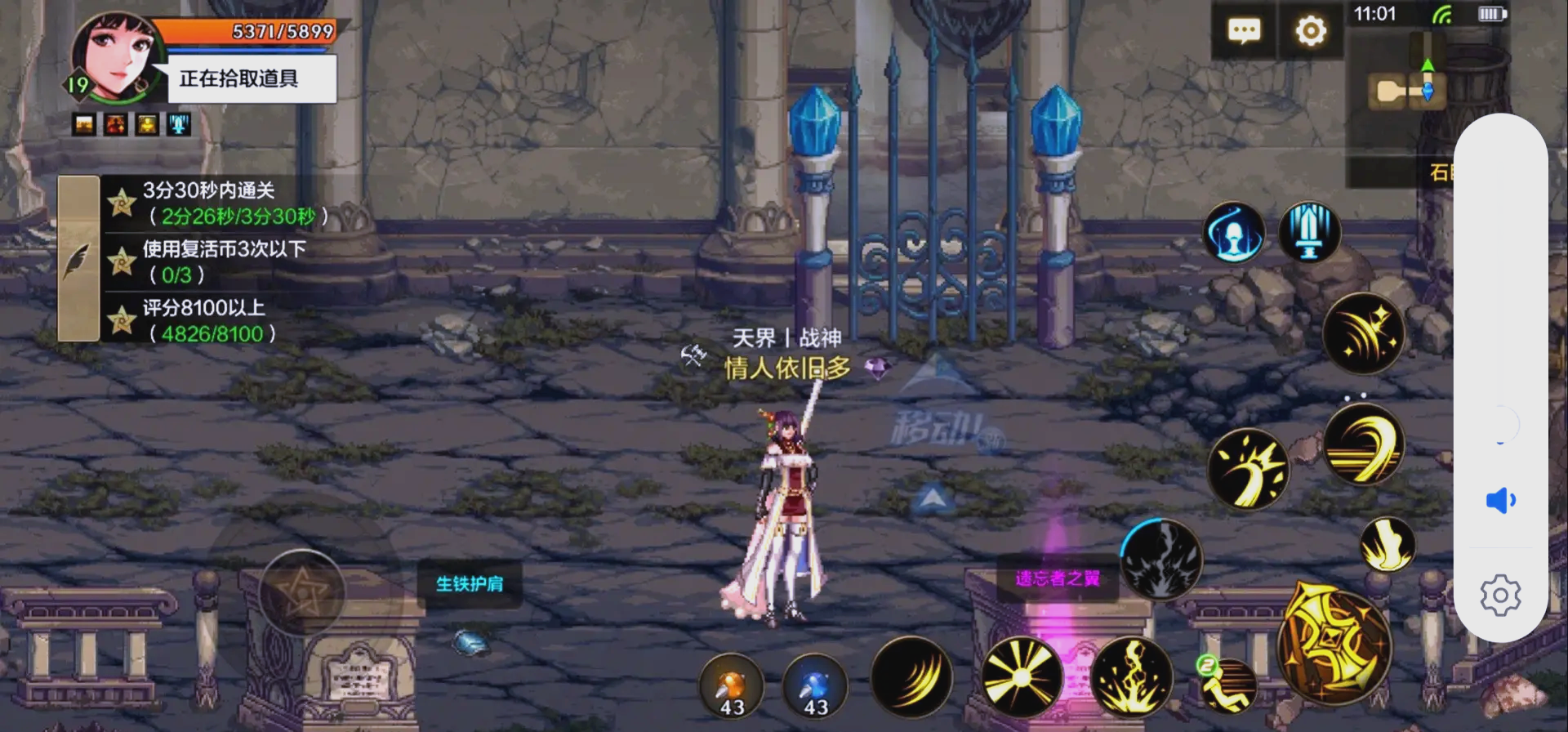The image size is (1568, 732).
Task: Trigger the large golden basic attack button
Action: coord(1333,643)
